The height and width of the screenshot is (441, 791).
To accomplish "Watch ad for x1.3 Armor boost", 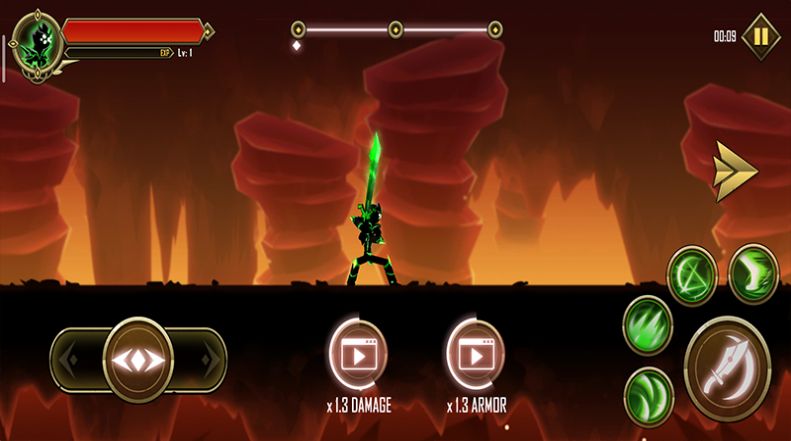I will (474, 354).
